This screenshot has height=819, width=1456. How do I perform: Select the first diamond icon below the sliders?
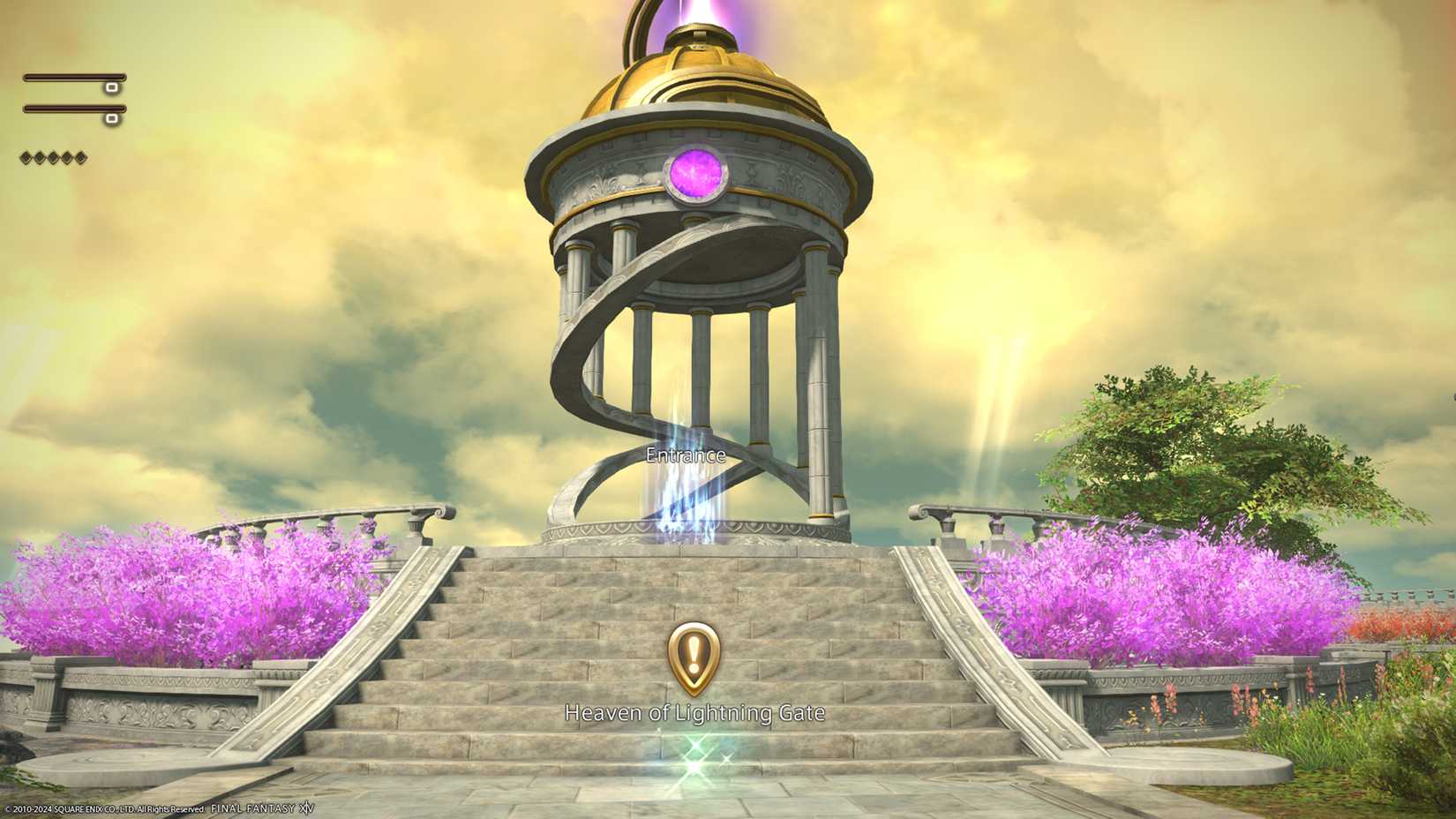26,157
